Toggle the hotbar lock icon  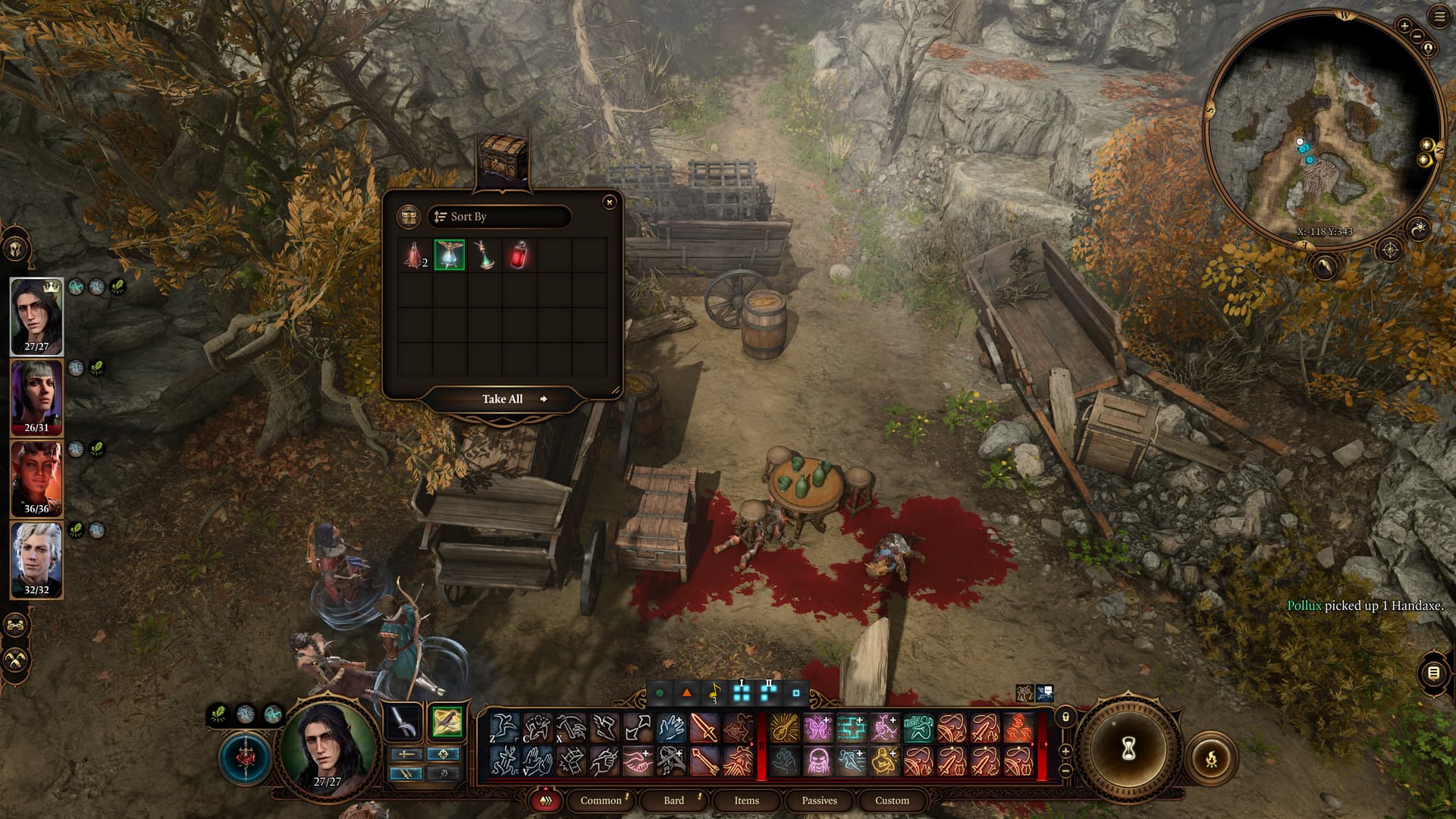[x=1065, y=717]
